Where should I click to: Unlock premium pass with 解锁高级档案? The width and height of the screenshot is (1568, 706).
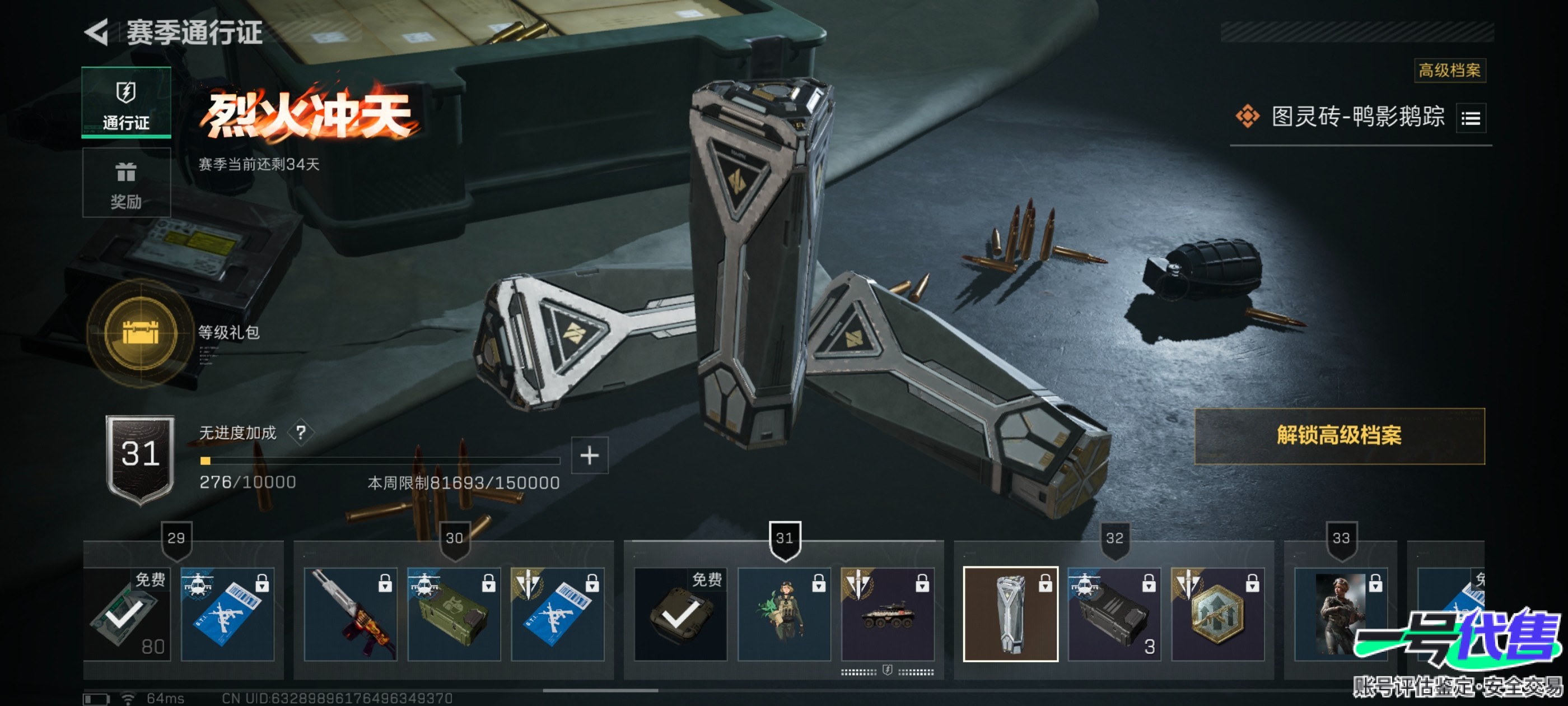point(1339,435)
